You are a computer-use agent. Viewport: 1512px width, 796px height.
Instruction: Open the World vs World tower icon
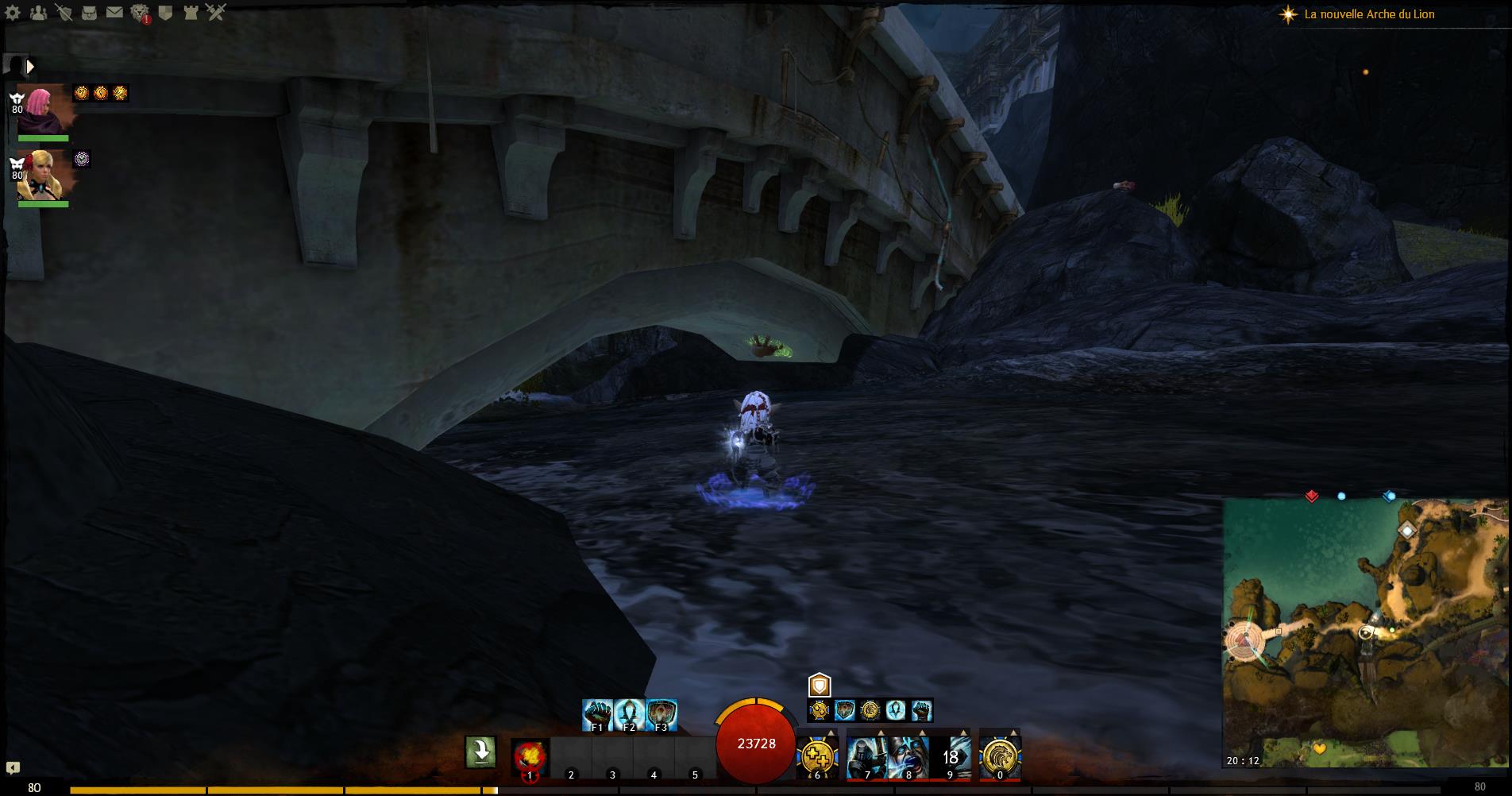[x=191, y=13]
